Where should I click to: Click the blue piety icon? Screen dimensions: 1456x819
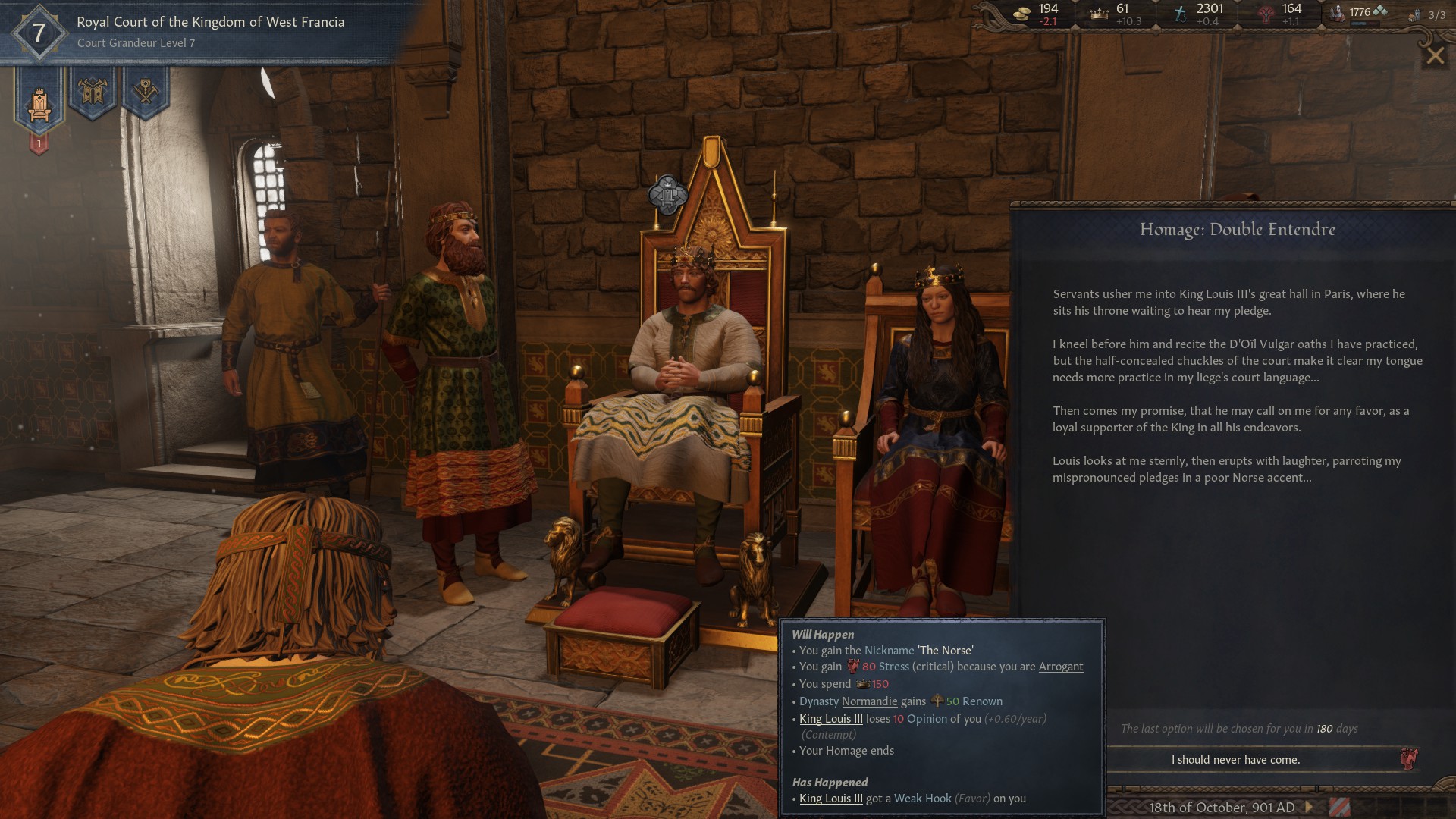pos(1181,15)
